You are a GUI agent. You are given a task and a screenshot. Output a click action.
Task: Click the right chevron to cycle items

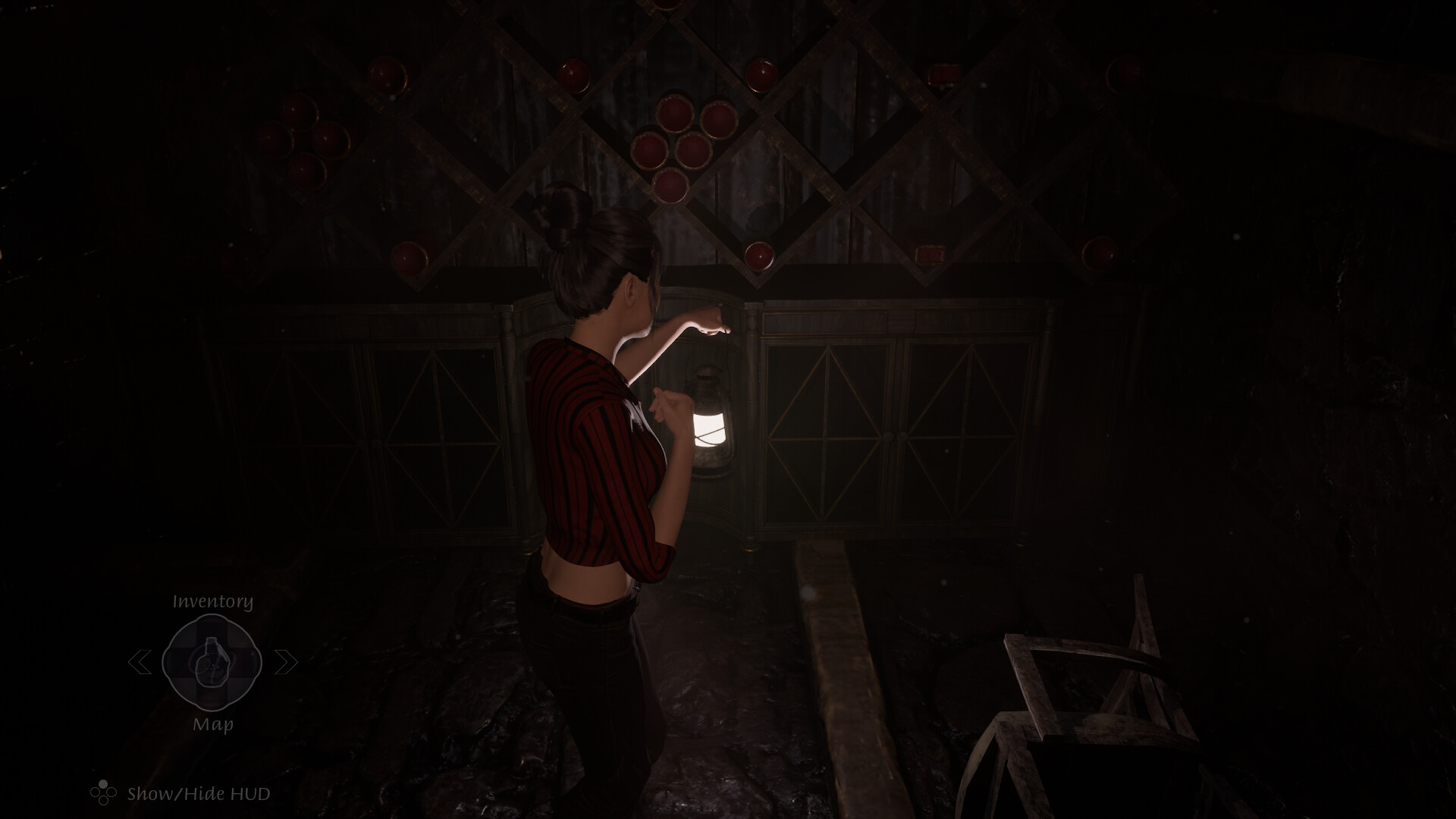(286, 662)
